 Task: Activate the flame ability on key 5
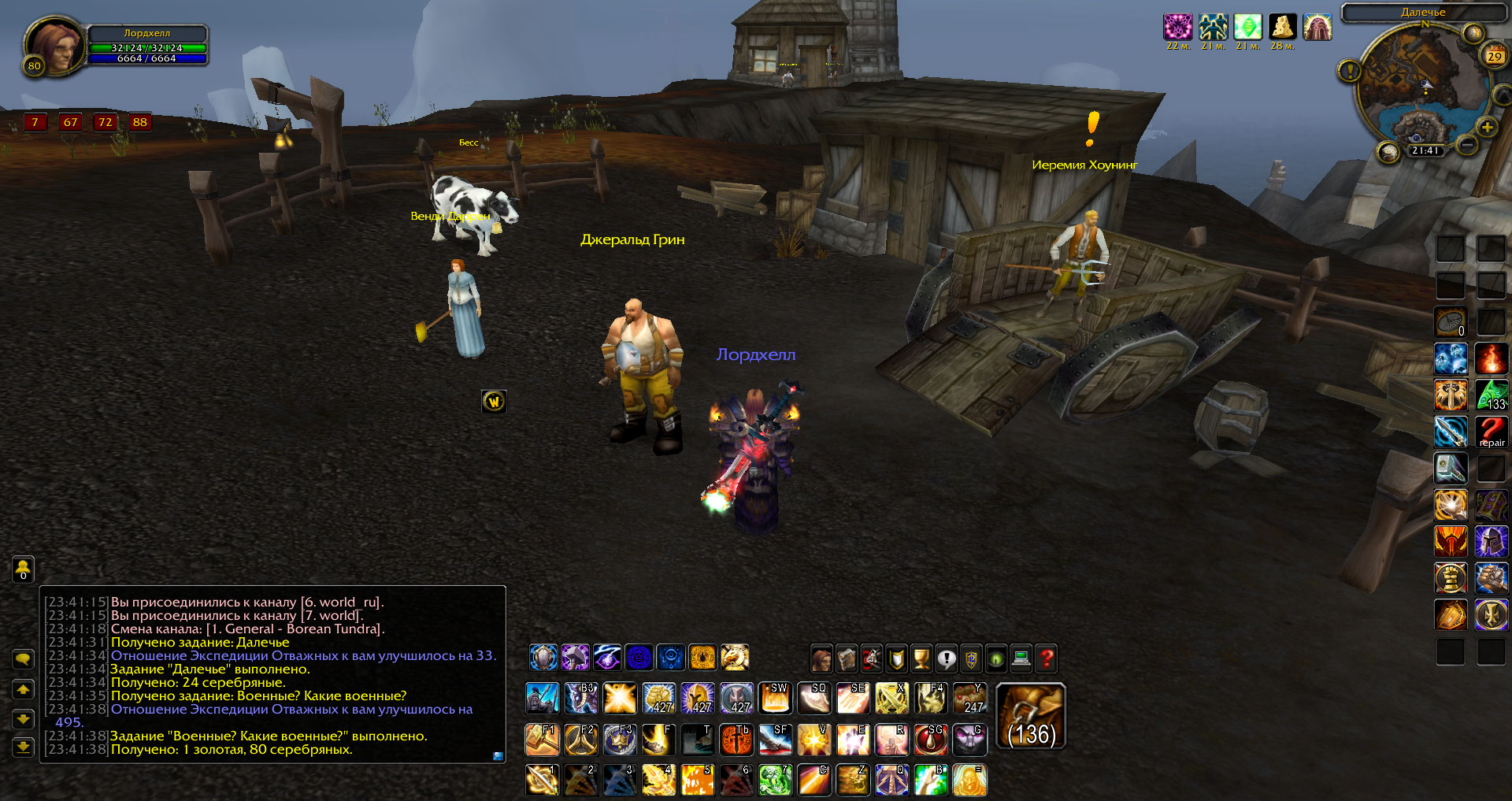click(x=697, y=780)
